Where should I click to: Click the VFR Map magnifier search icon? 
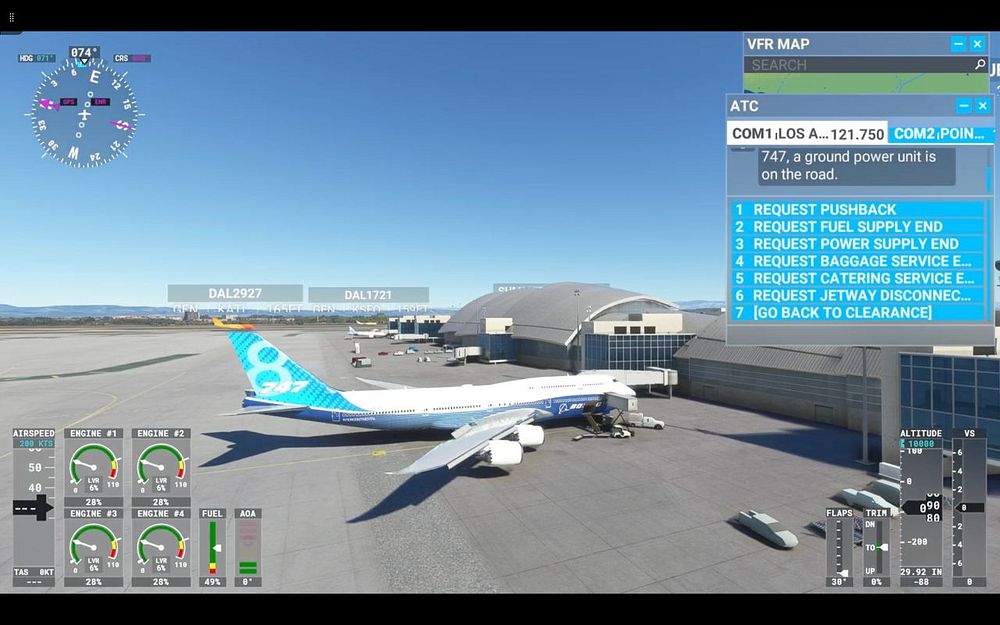click(x=980, y=65)
